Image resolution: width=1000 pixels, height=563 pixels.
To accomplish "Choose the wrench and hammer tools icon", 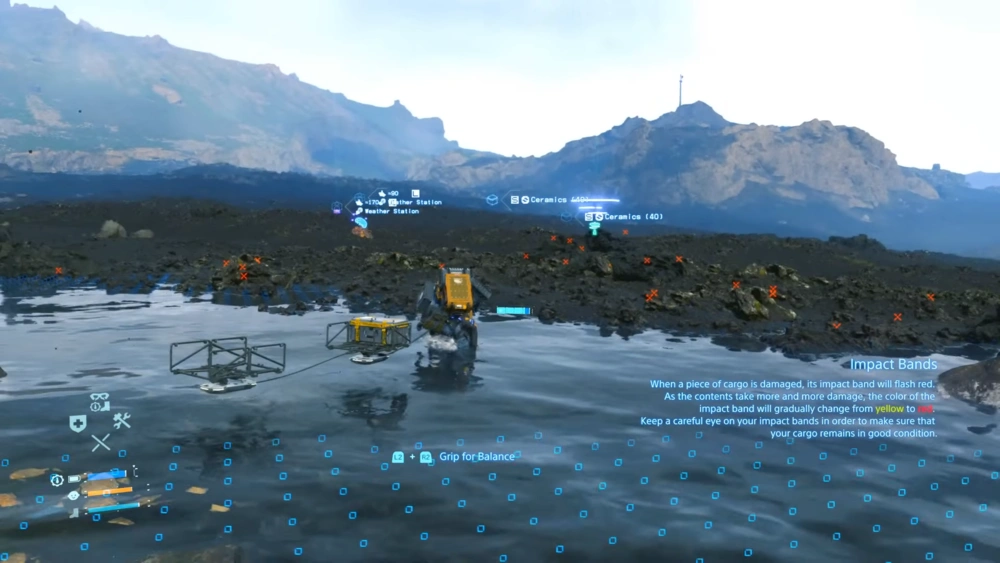I will pos(122,421).
